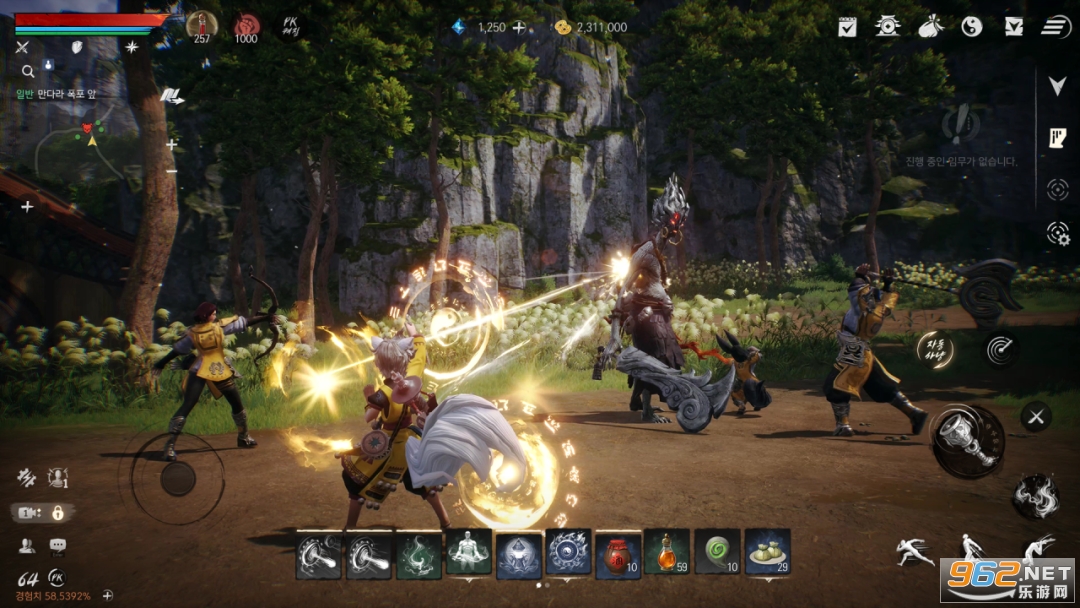Click the magnifying glass search icon
This screenshot has height=608, width=1080.
pyautogui.click(x=28, y=71)
